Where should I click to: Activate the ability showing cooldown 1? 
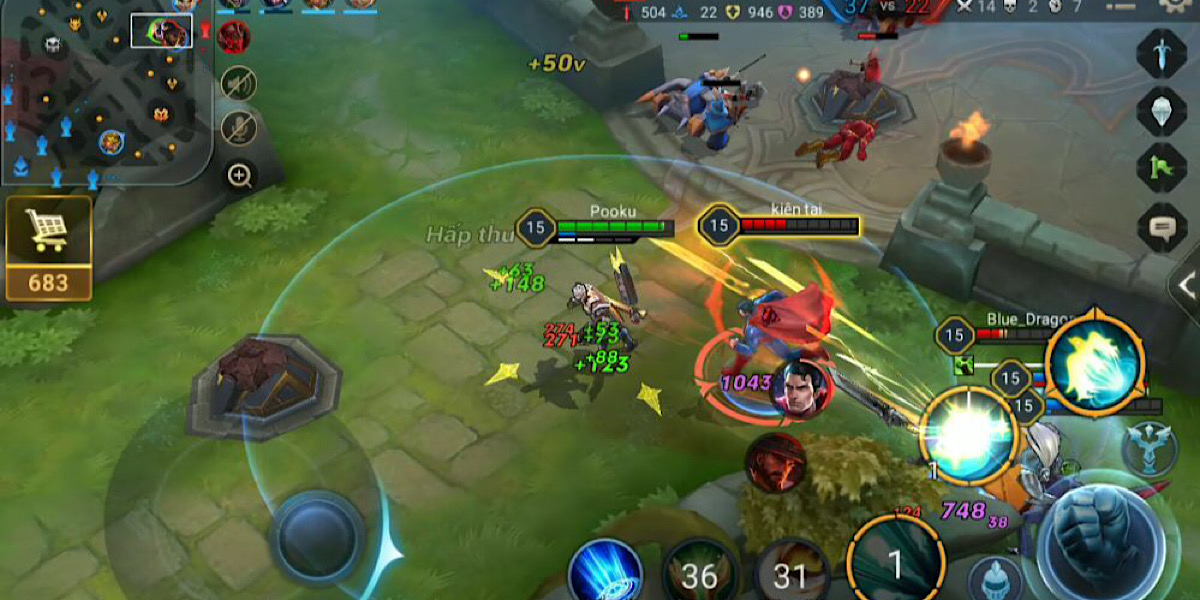point(895,565)
